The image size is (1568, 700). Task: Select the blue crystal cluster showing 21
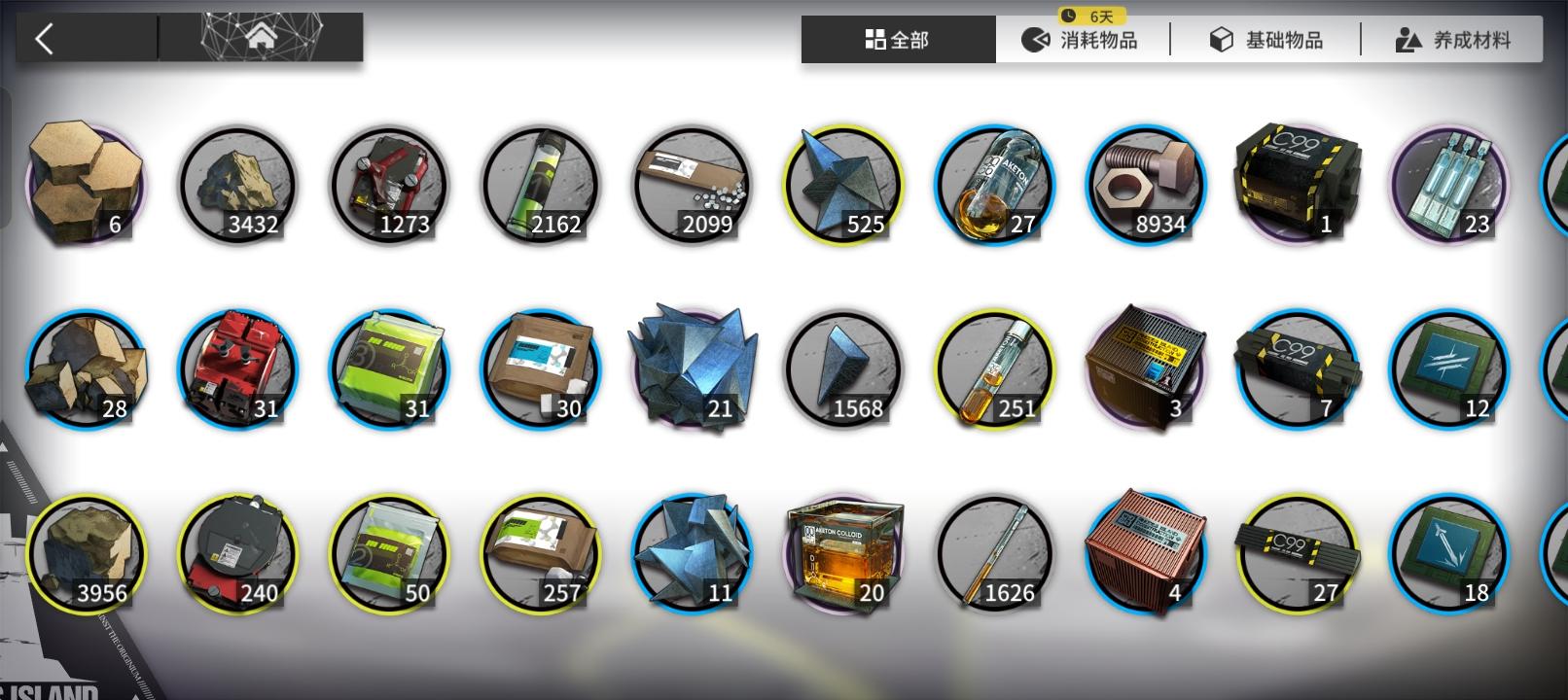pos(691,367)
